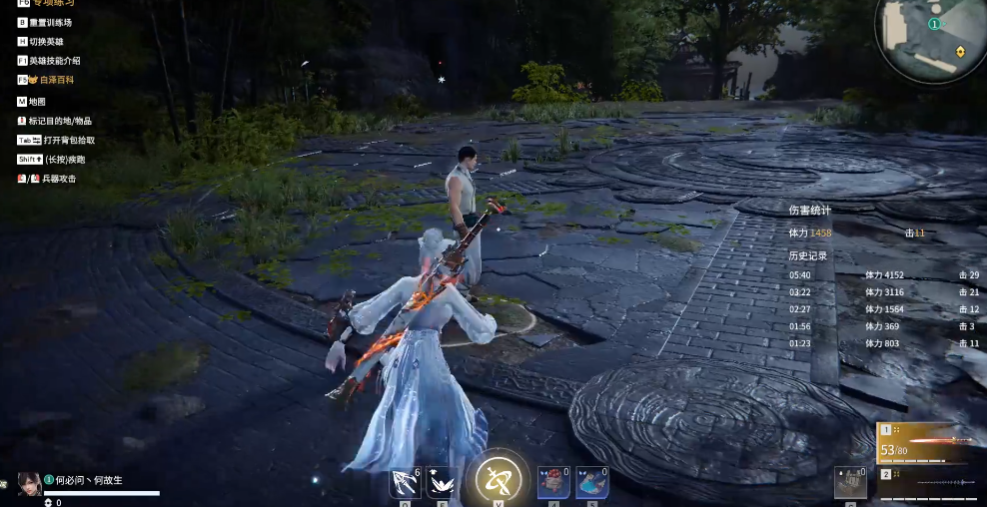Viewport: 987px width, 507px height.
Task: Choose the 切换英雄 switch hero option
Action: [46, 41]
